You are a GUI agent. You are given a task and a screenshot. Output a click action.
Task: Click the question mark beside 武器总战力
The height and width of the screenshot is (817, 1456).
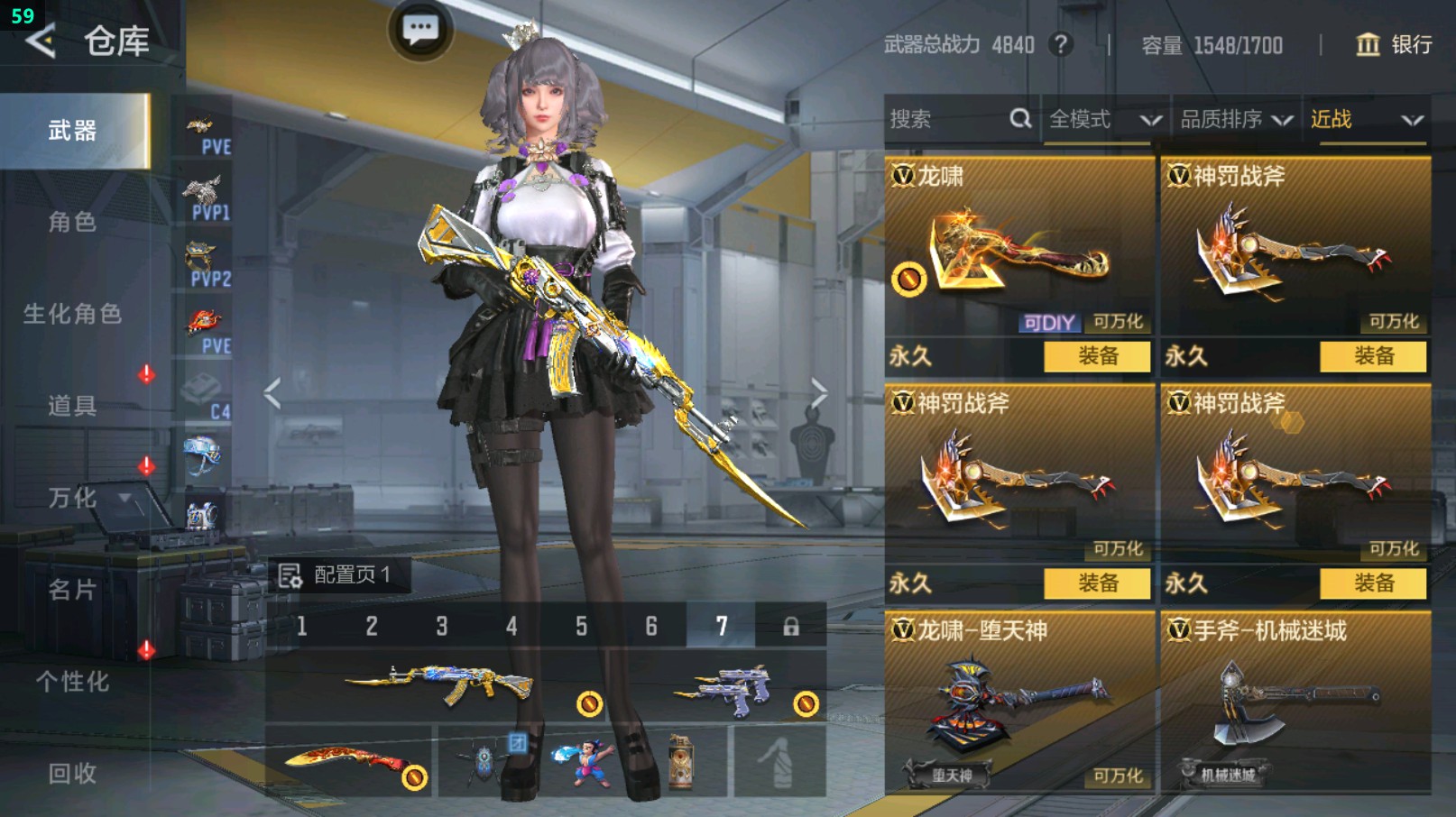coord(1059,45)
